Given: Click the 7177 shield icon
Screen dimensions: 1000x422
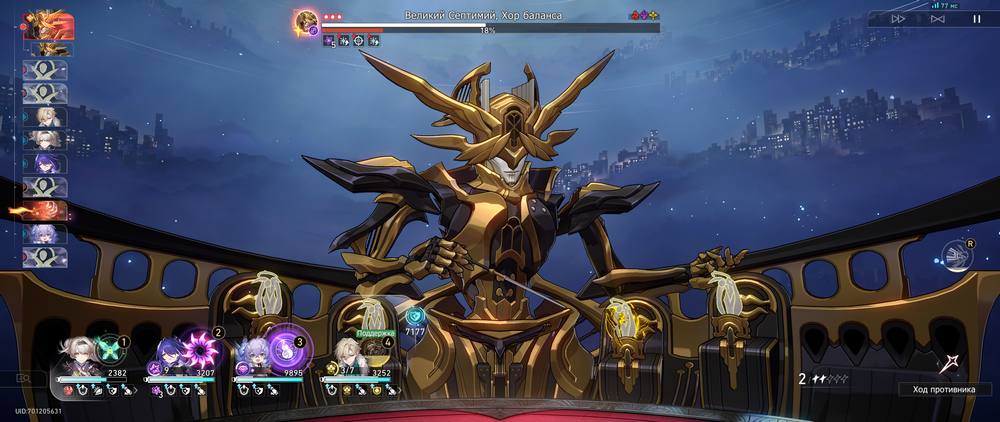Looking at the screenshot, I should (x=415, y=318).
